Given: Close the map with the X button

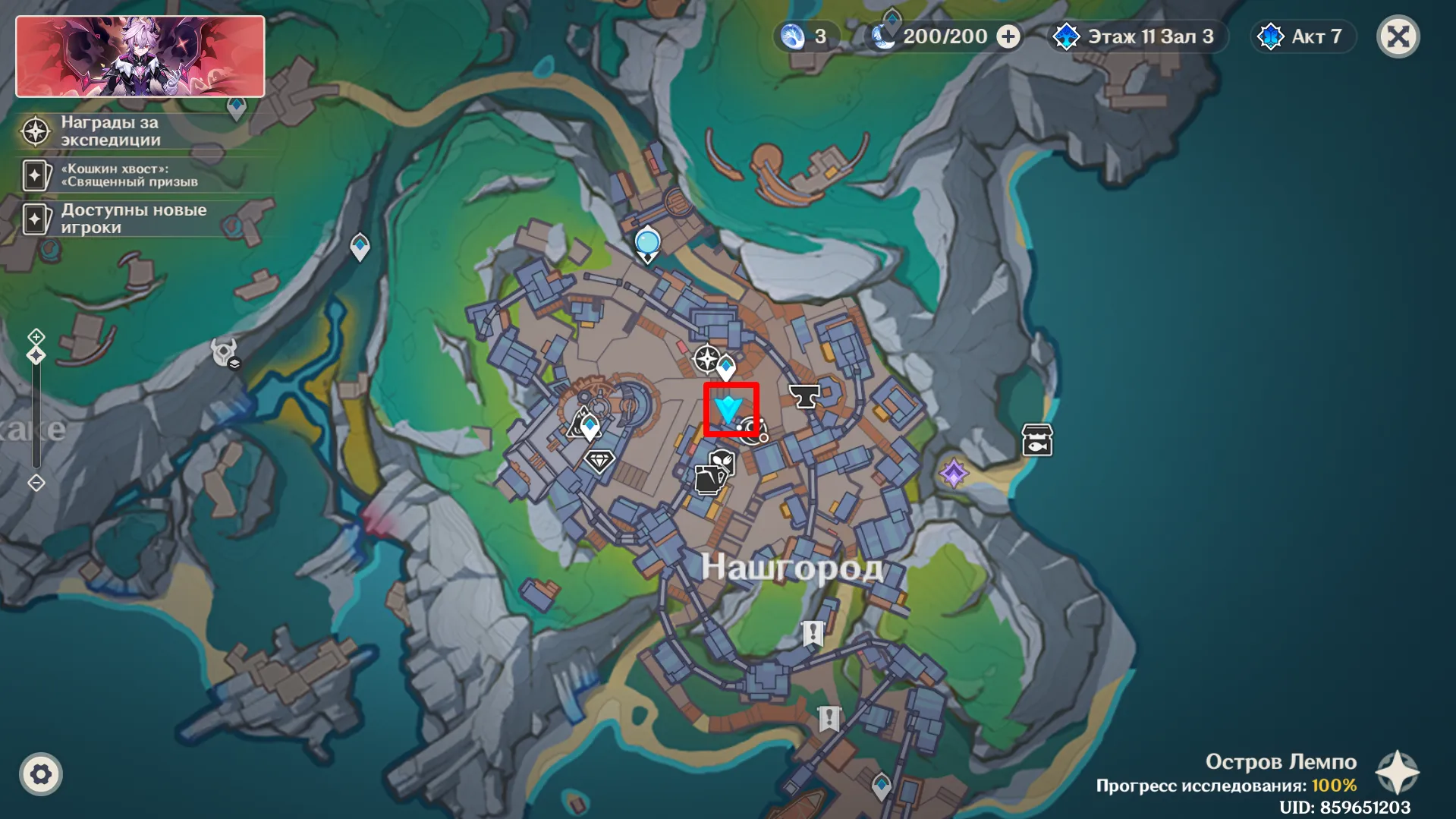Looking at the screenshot, I should (1398, 36).
